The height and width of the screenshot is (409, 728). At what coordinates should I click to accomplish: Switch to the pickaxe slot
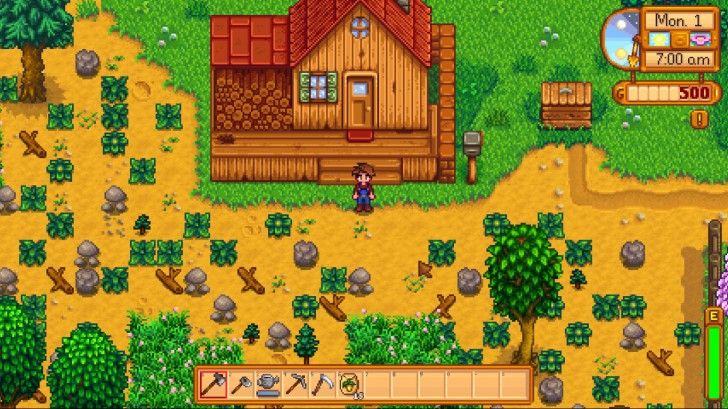pyautogui.click(x=295, y=383)
